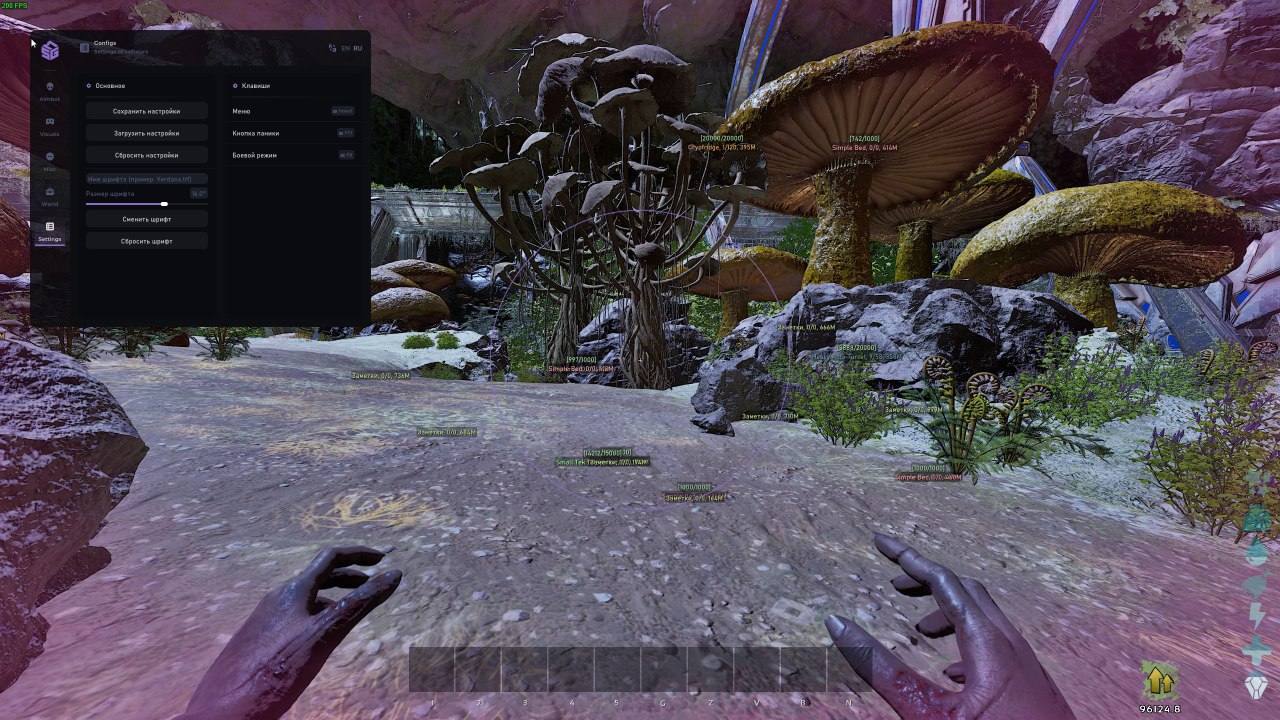The height and width of the screenshot is (720, 1280).
Task: Click the gear icon beside the Основное header
Action: pyautogui.click(x=88, y=86)
